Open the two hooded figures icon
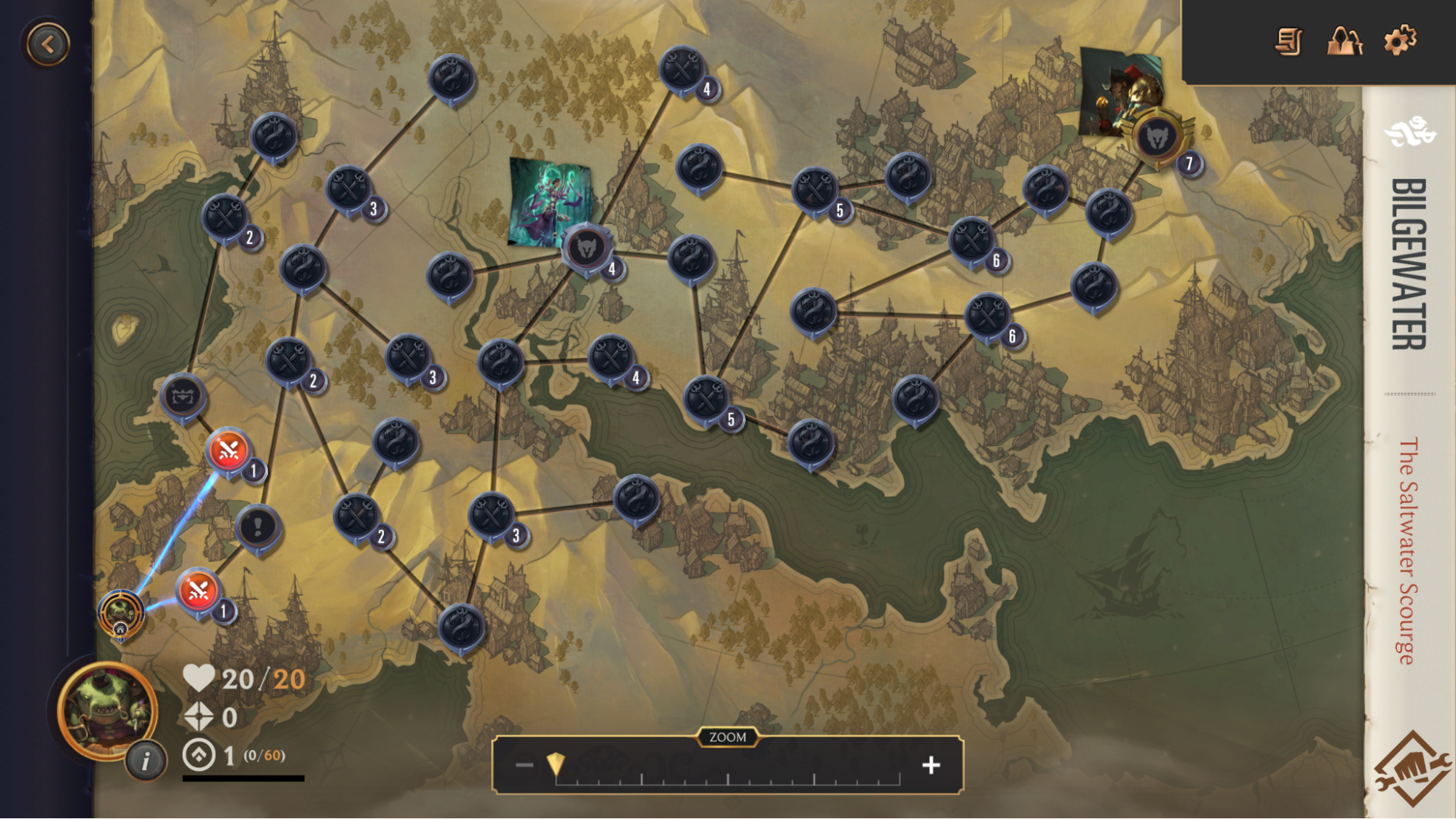This screenshot has height=819, width=1456. [x=1345, y=41]
